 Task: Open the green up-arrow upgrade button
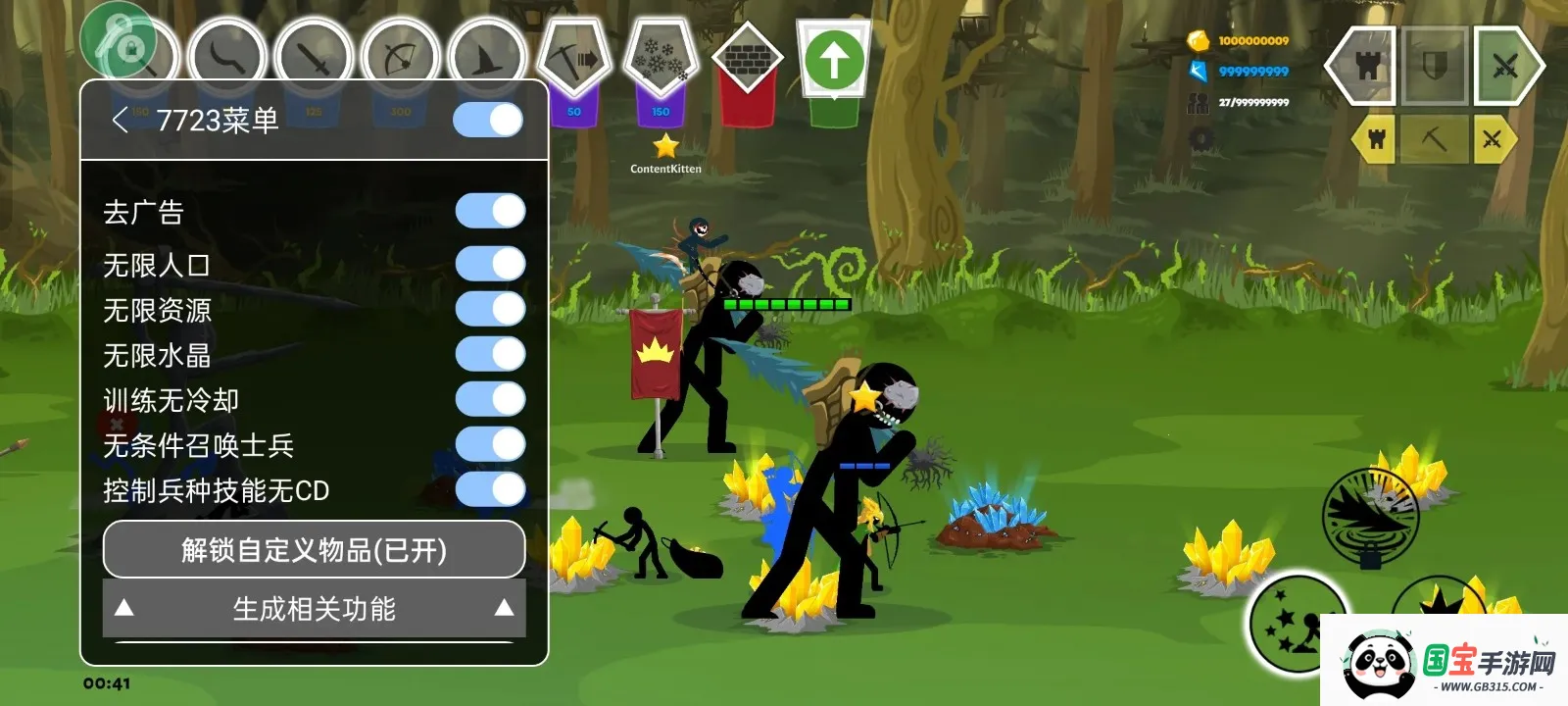[x=834, y=61]
